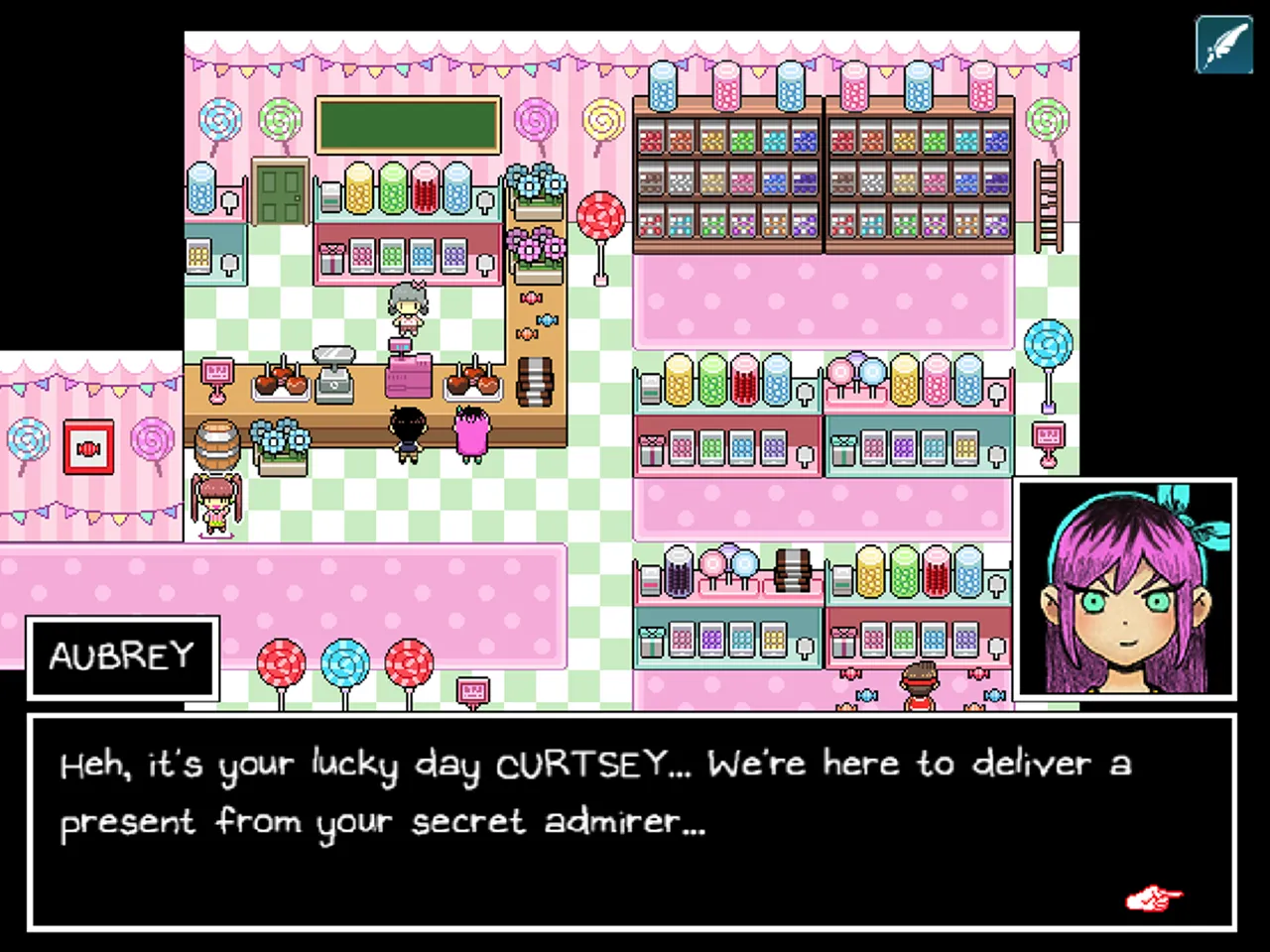Image resolution: width=1270 pixels, height=952 pixels.
Task: Open the journal with the quill icon
Action: pos(1224,46)
